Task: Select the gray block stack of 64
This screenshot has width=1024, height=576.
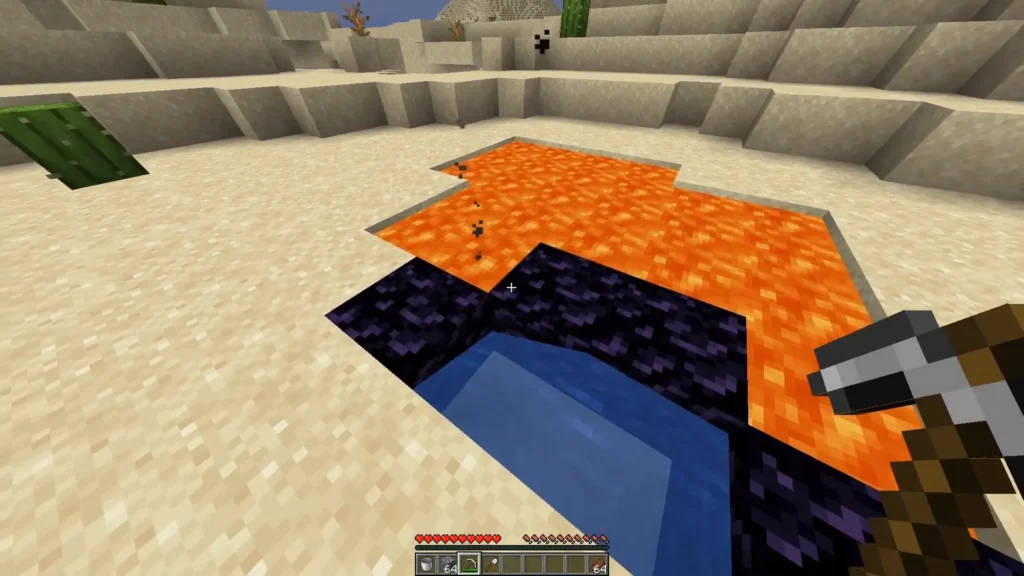Action: click(447, 563)
